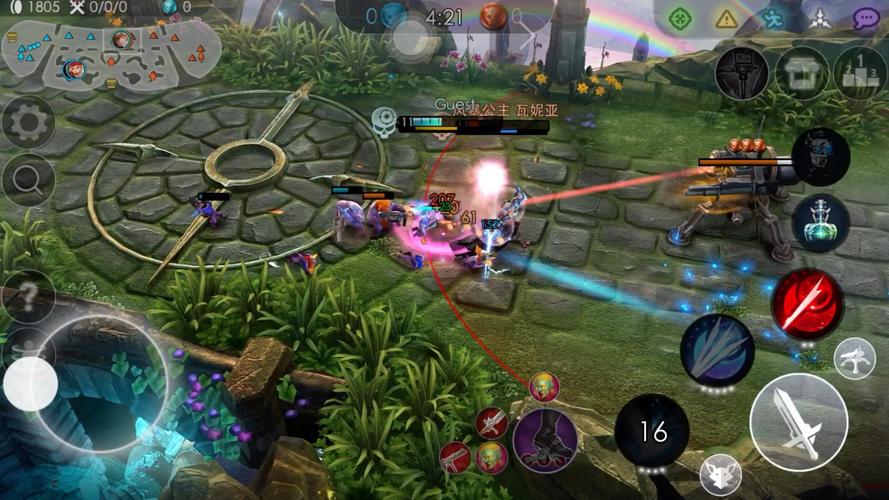Use the robot item icon

click(x=821, y=156)
